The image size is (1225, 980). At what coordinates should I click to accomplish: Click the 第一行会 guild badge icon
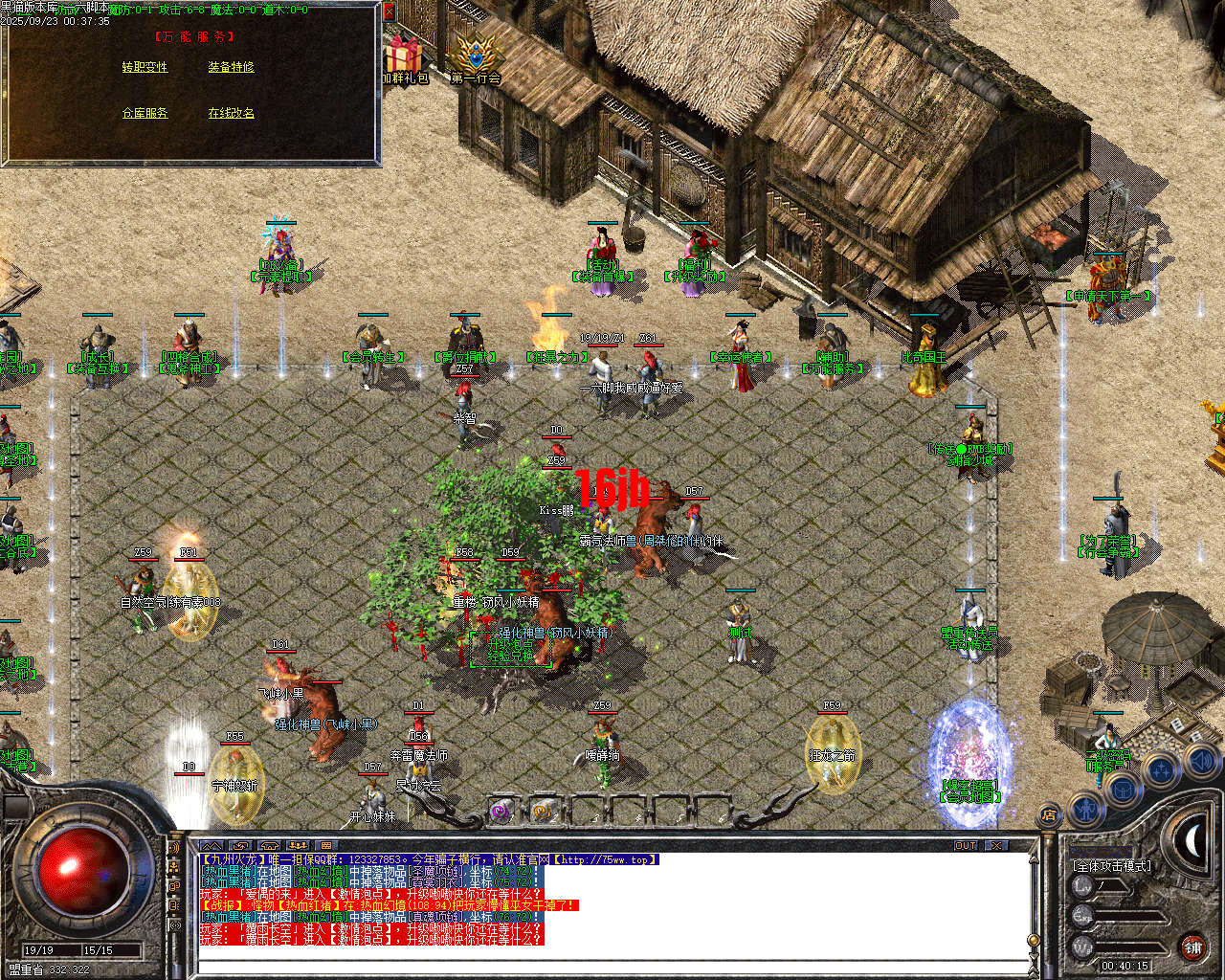click(x=476, y=53)
